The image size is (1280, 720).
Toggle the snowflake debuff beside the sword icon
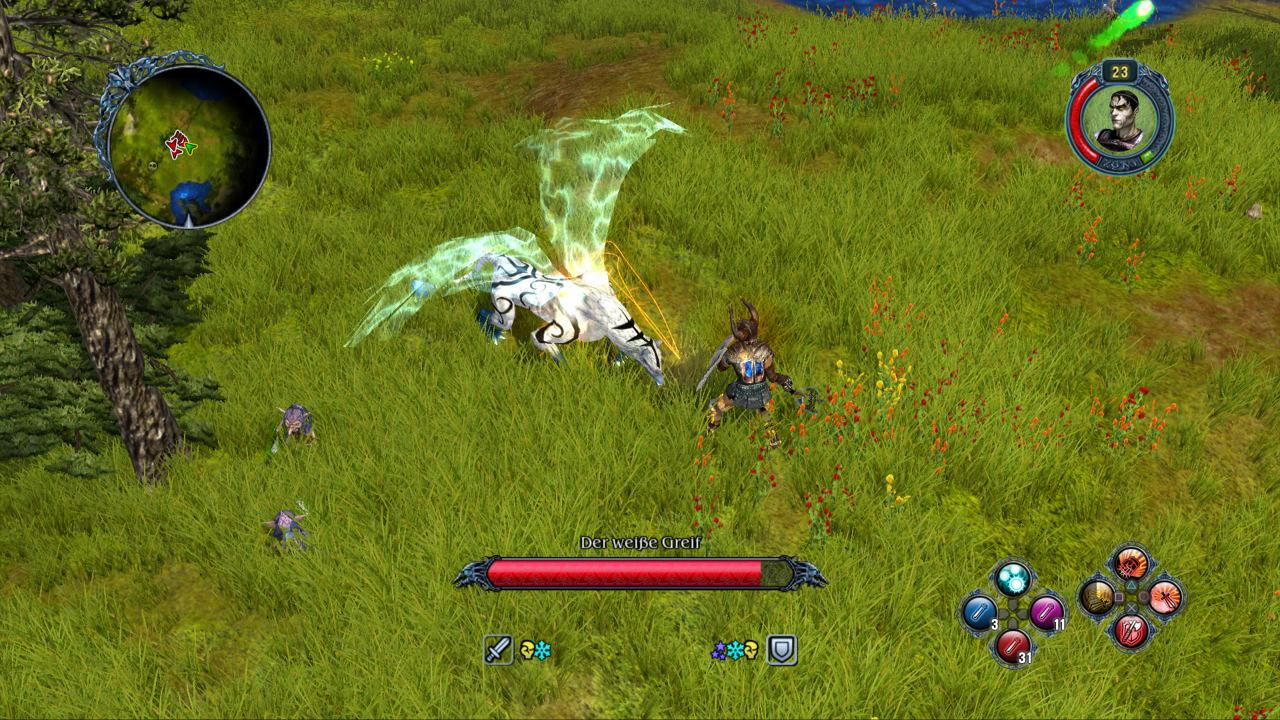pyautogui.click(x=541, y=649)
